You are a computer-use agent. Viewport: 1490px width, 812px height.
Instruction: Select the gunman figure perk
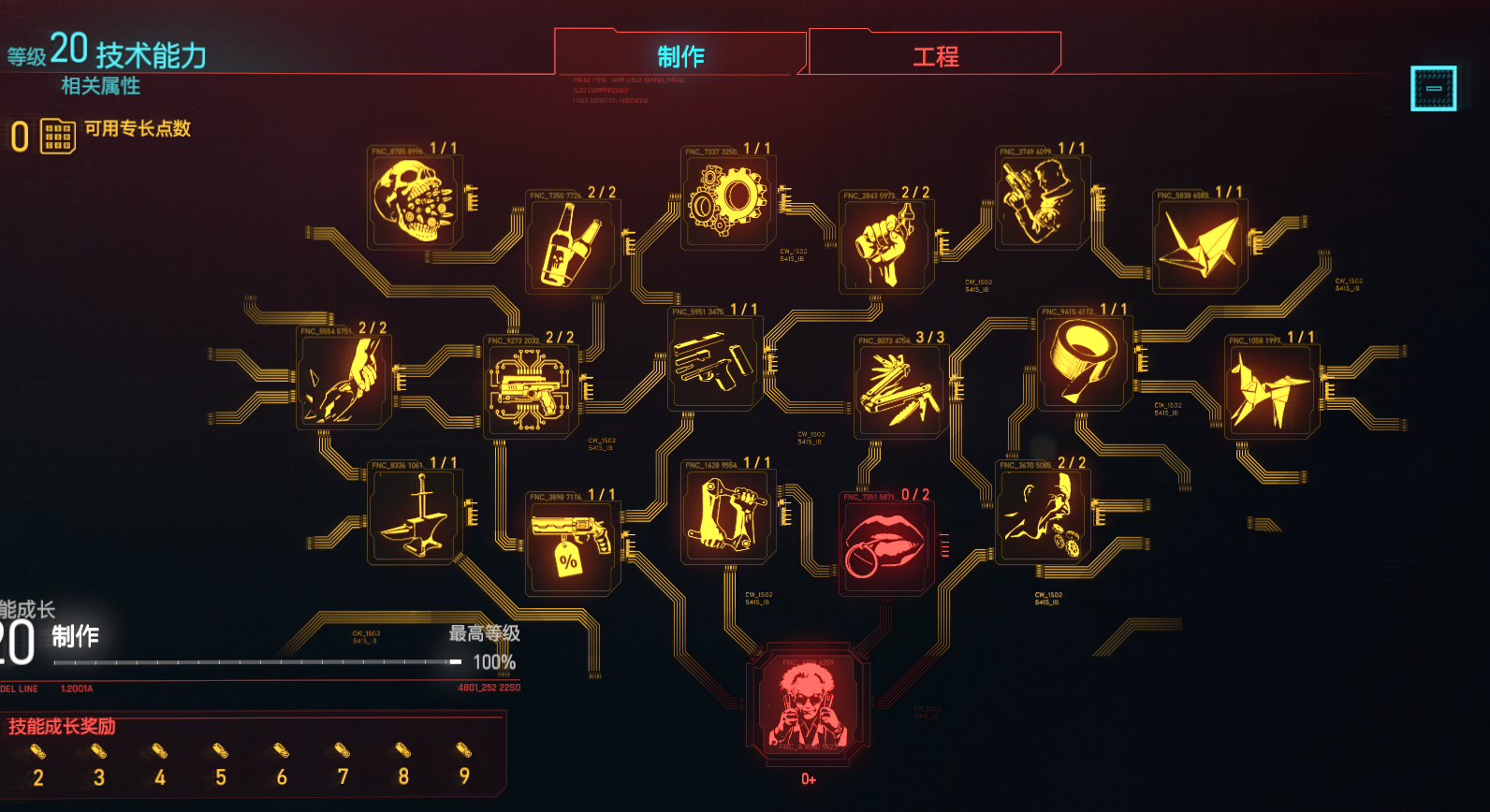[1041, 200]
